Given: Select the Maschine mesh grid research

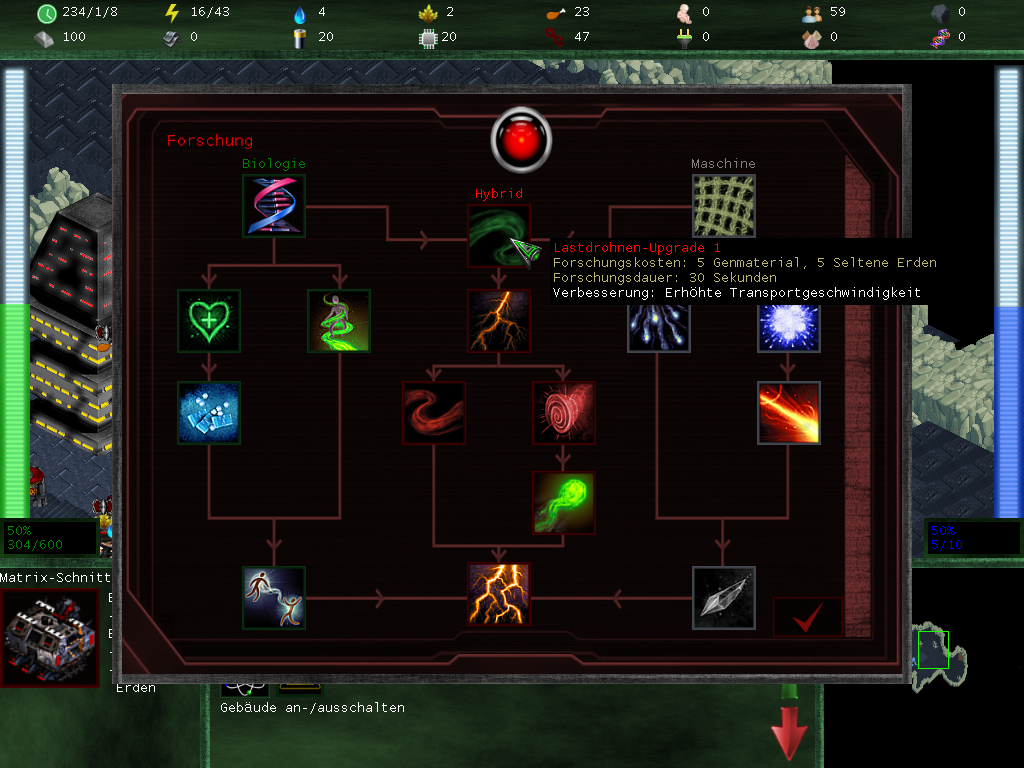Looking at the screenshot, I should pyautogui.click(x=723, y=206).
